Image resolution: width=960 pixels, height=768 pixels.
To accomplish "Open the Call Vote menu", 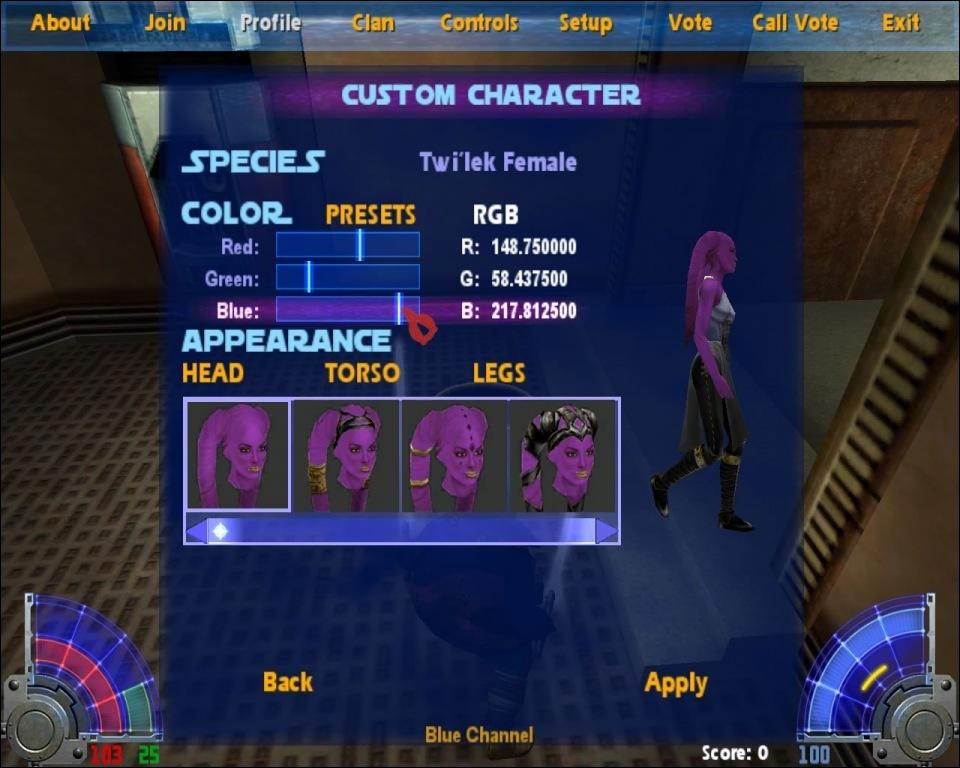I will tap(796, 22).
